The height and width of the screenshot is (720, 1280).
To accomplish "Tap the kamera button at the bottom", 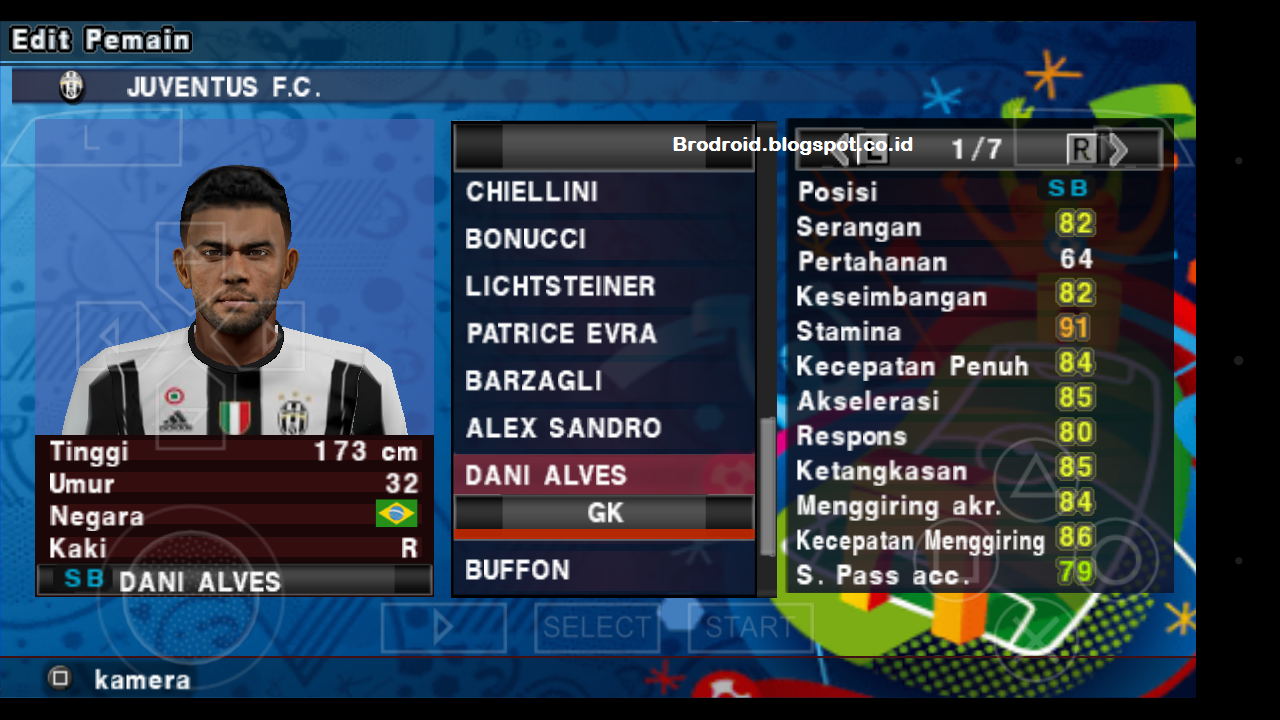I will point(140,680).
